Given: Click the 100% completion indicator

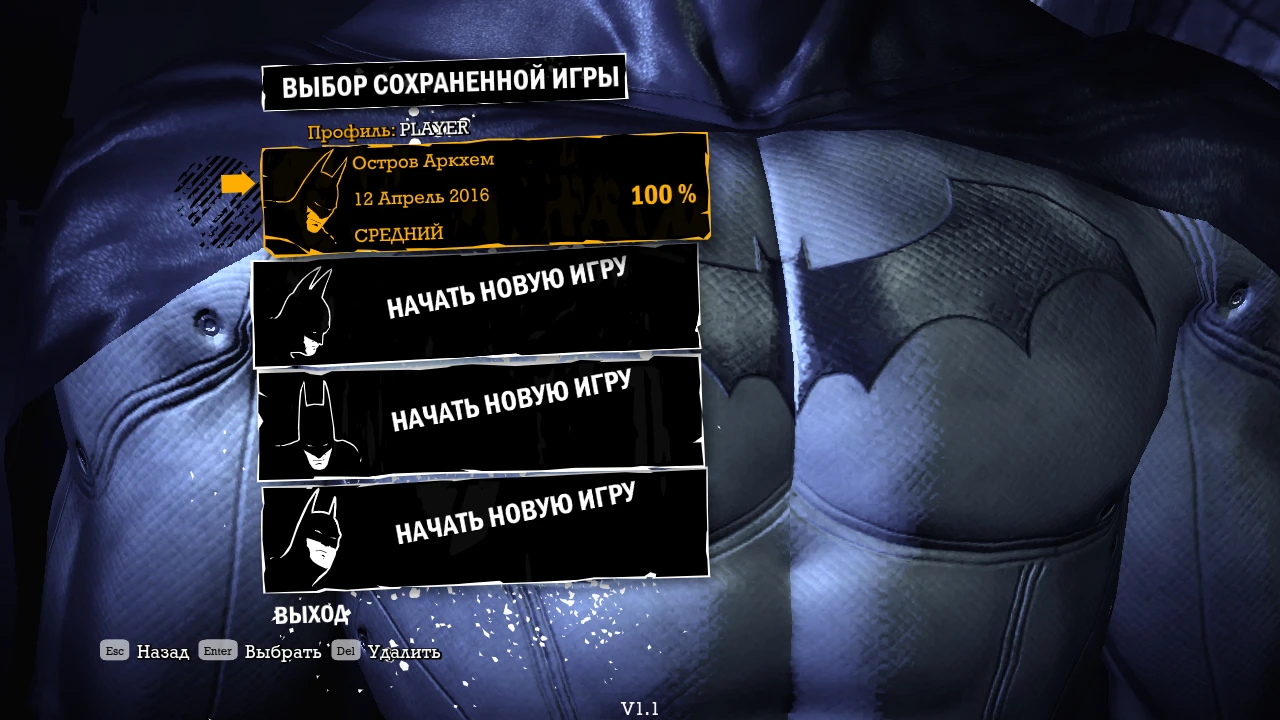Looking at the screenshot, I should pos(662,195).
